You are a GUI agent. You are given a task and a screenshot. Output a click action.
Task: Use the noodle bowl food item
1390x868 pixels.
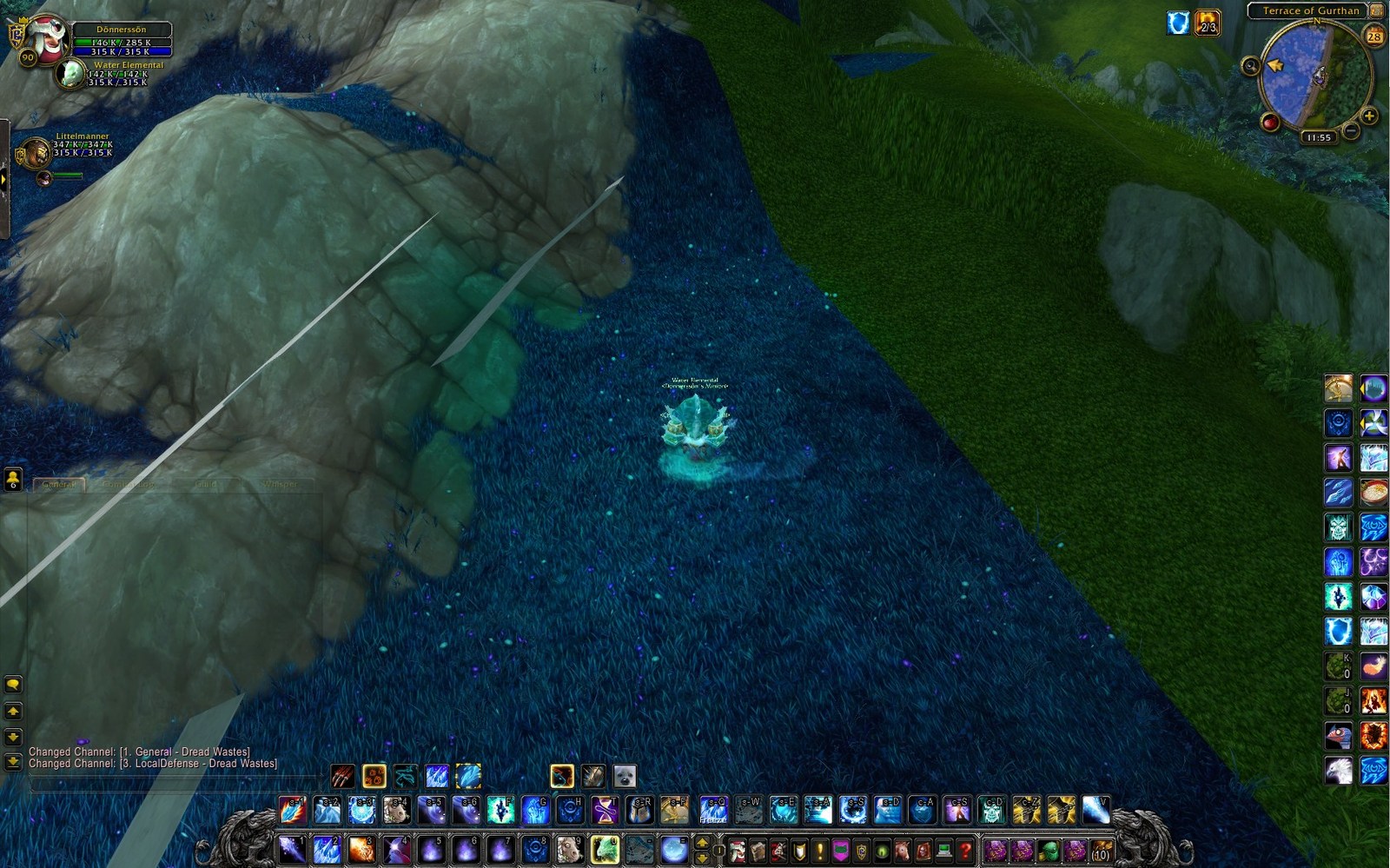1373,493
